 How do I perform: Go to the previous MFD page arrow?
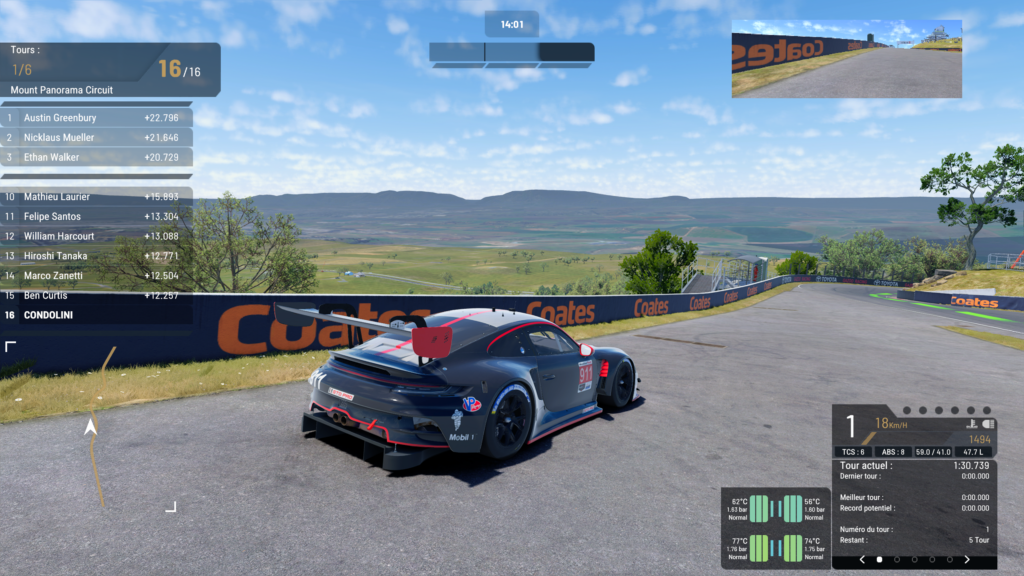862,560
